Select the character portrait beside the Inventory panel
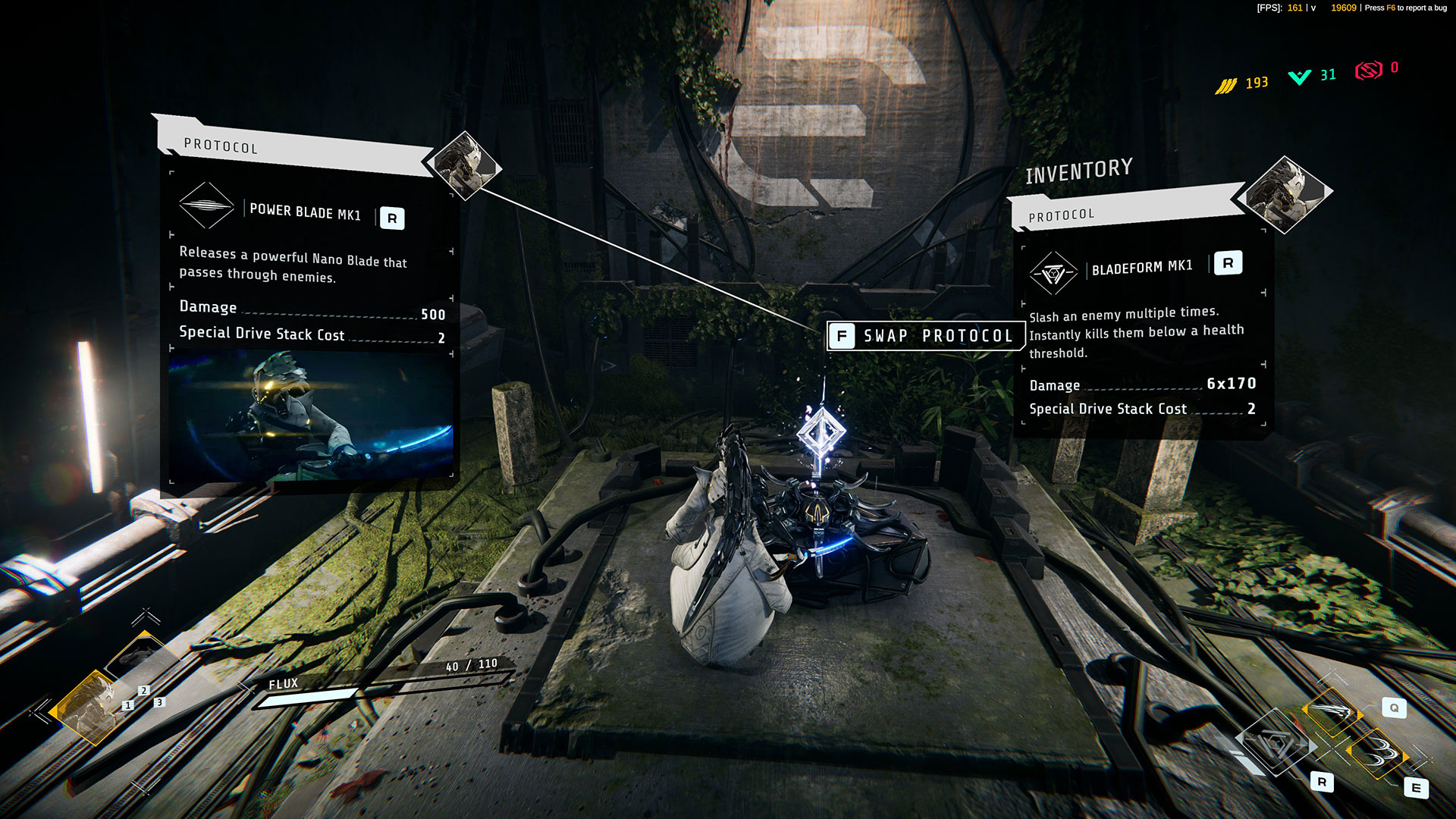 [x=1285, y=194]
